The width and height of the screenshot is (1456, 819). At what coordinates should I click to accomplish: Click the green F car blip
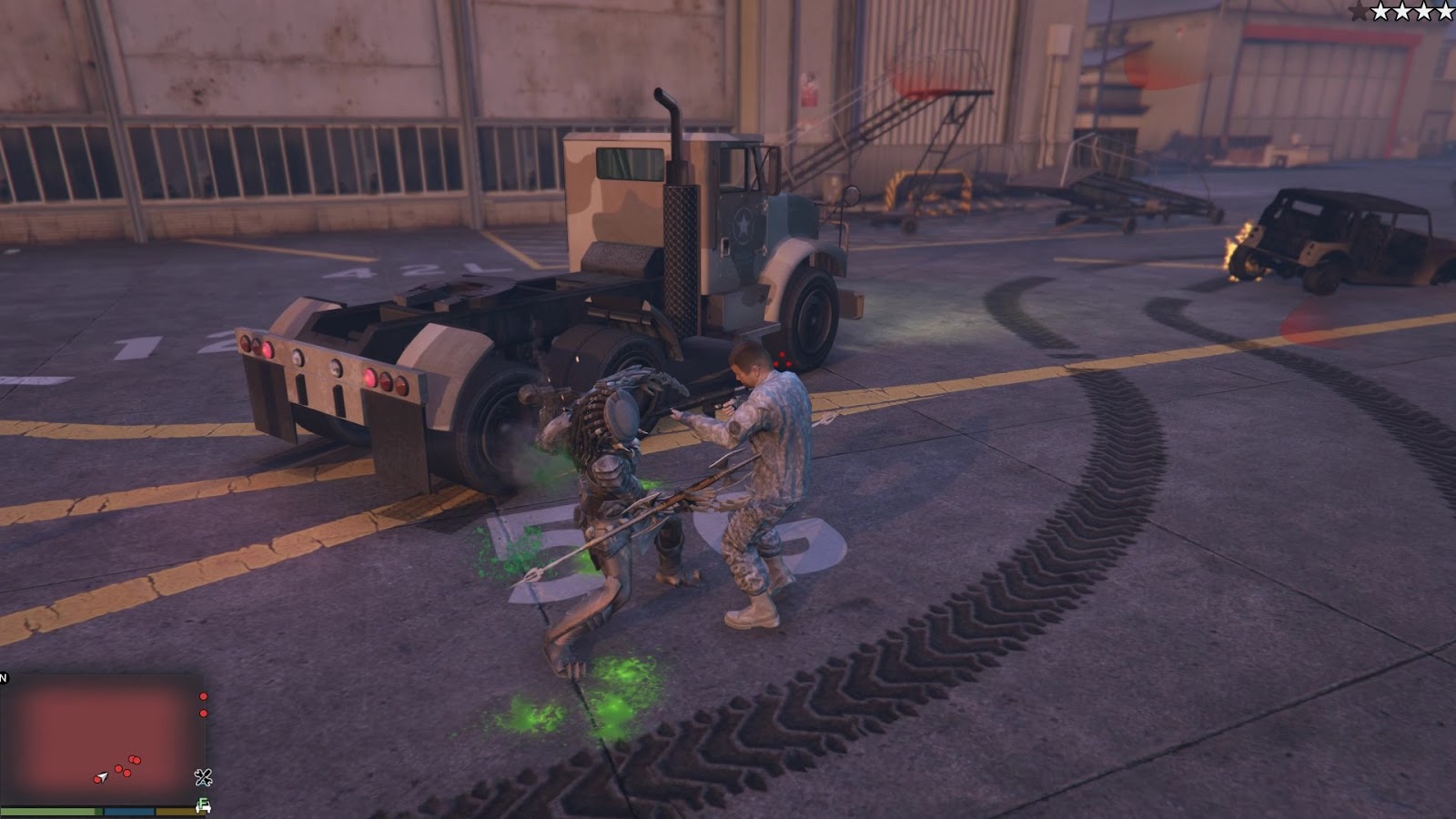tap(204, 805)
